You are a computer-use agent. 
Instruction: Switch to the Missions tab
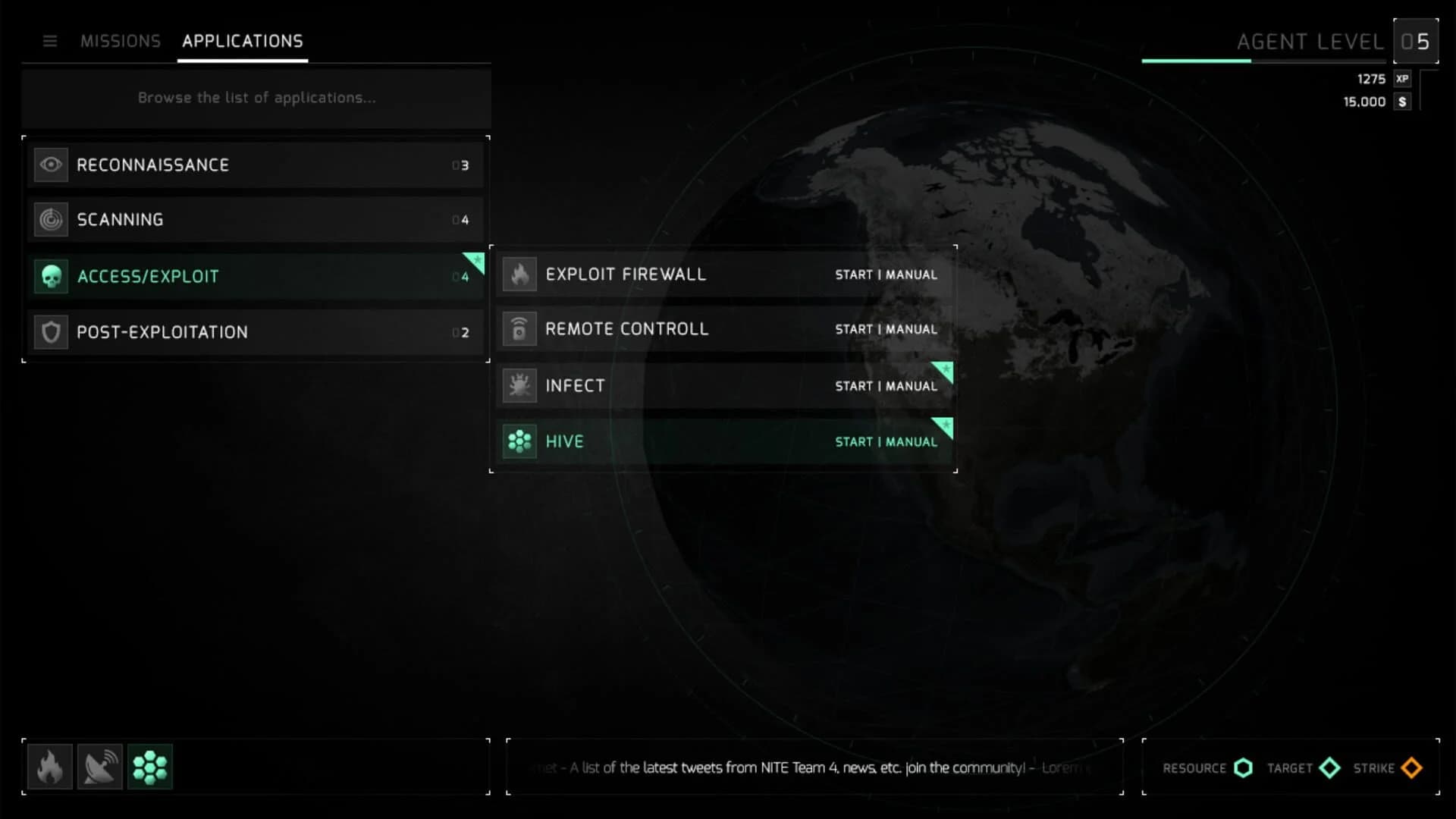121,41
